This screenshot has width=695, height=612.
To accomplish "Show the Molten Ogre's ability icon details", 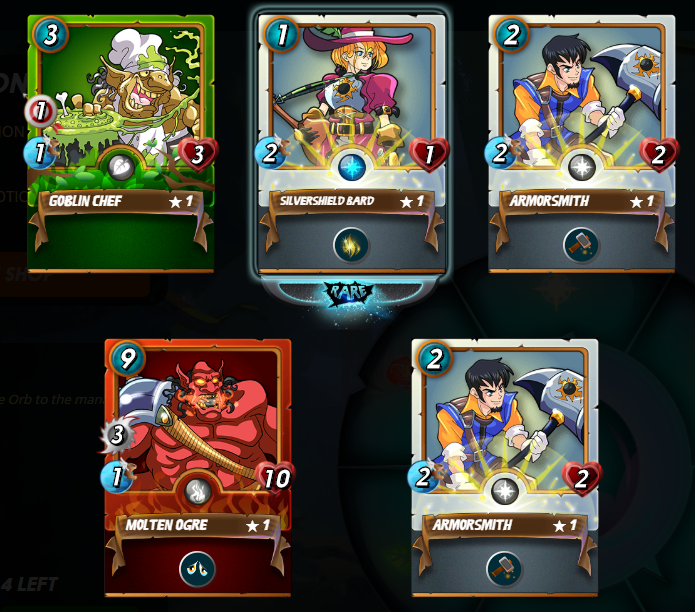I will tap(197, 569).
